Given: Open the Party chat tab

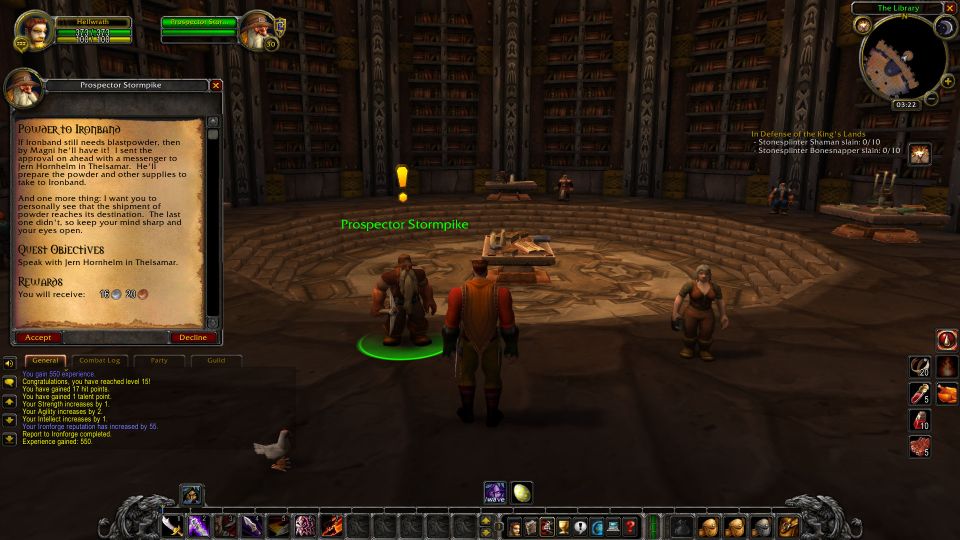Looking at the screenshot, I should [x=158, y=360].
